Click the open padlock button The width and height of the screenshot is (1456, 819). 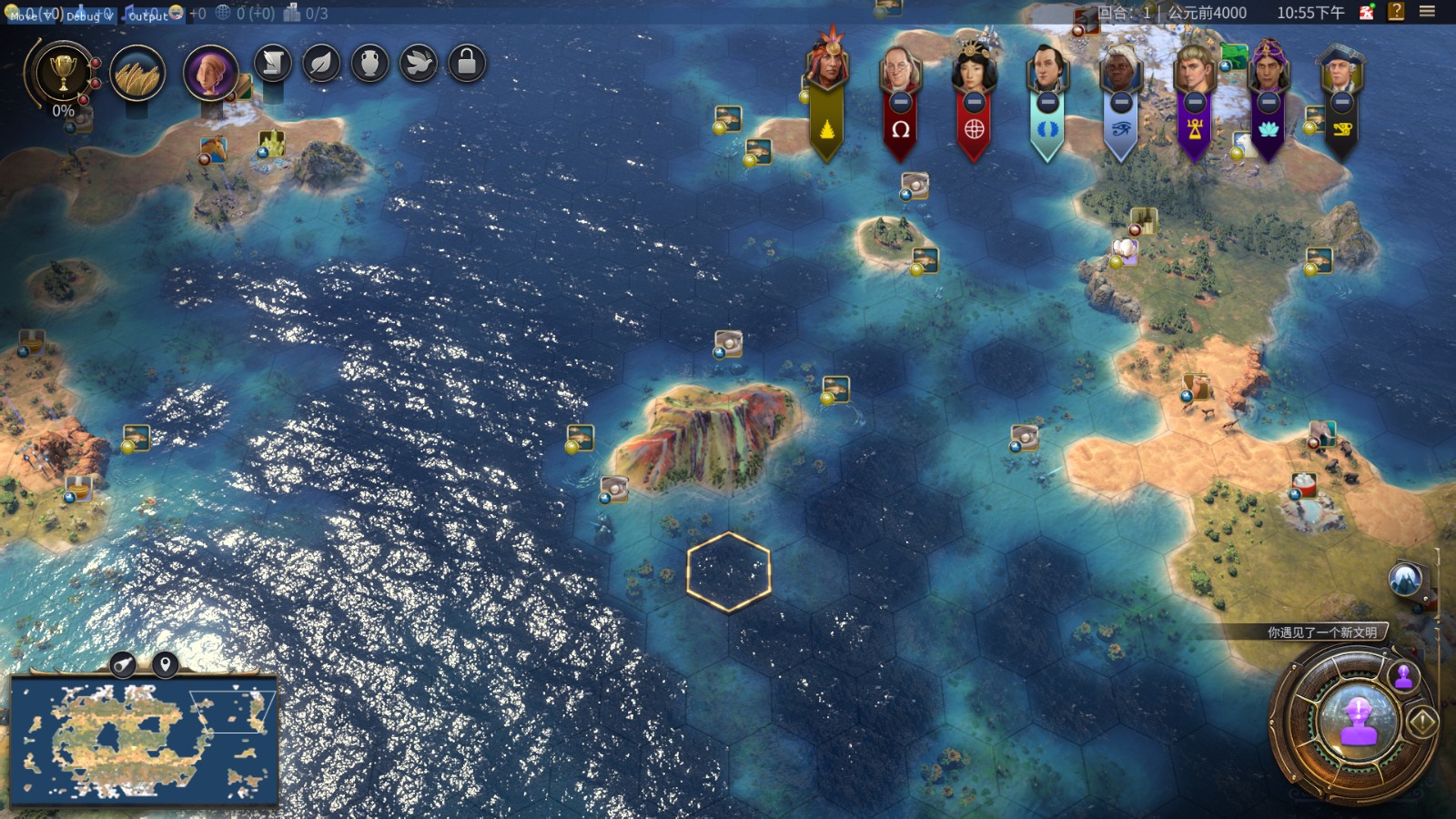coord(467,64)
